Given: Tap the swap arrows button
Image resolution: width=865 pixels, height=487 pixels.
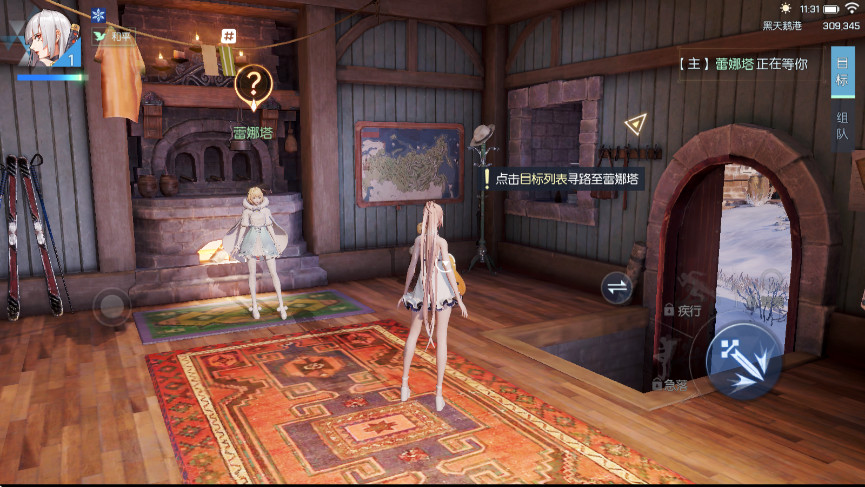Looking at the screenshot, I should (617, 288).
